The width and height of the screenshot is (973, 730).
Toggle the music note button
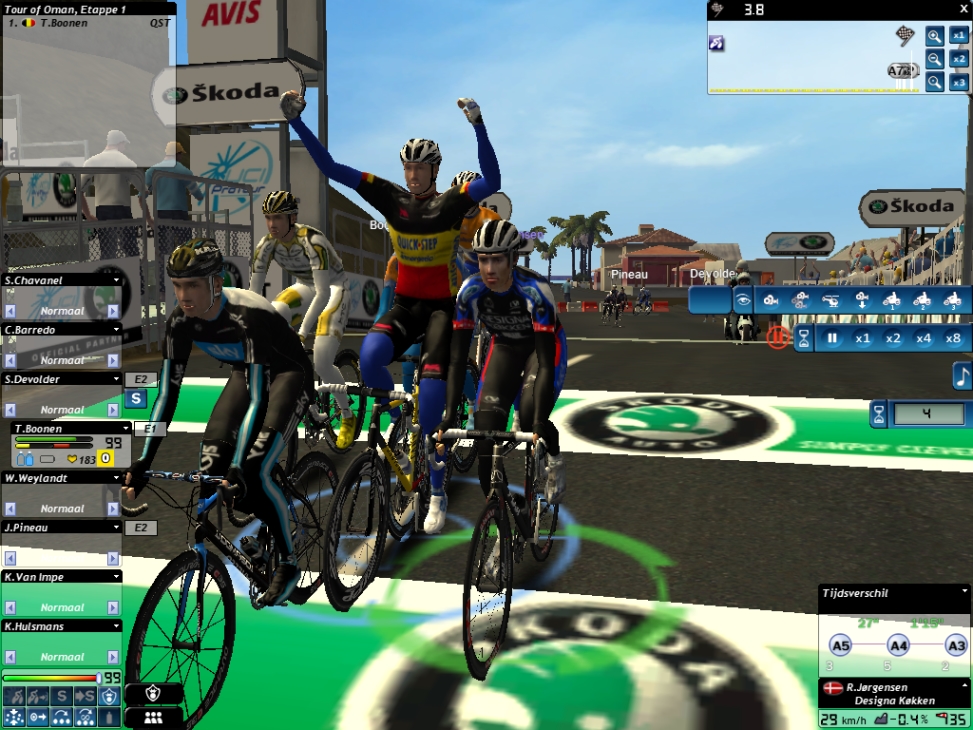click(962, 376)
